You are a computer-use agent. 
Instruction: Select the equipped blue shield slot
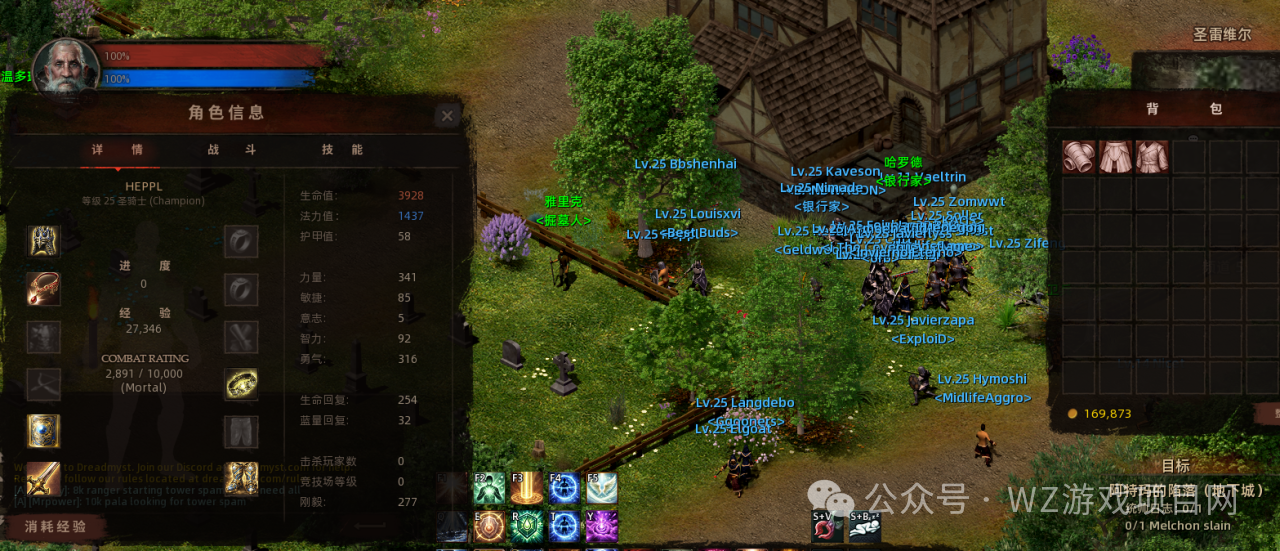click(x=43, y=431)
